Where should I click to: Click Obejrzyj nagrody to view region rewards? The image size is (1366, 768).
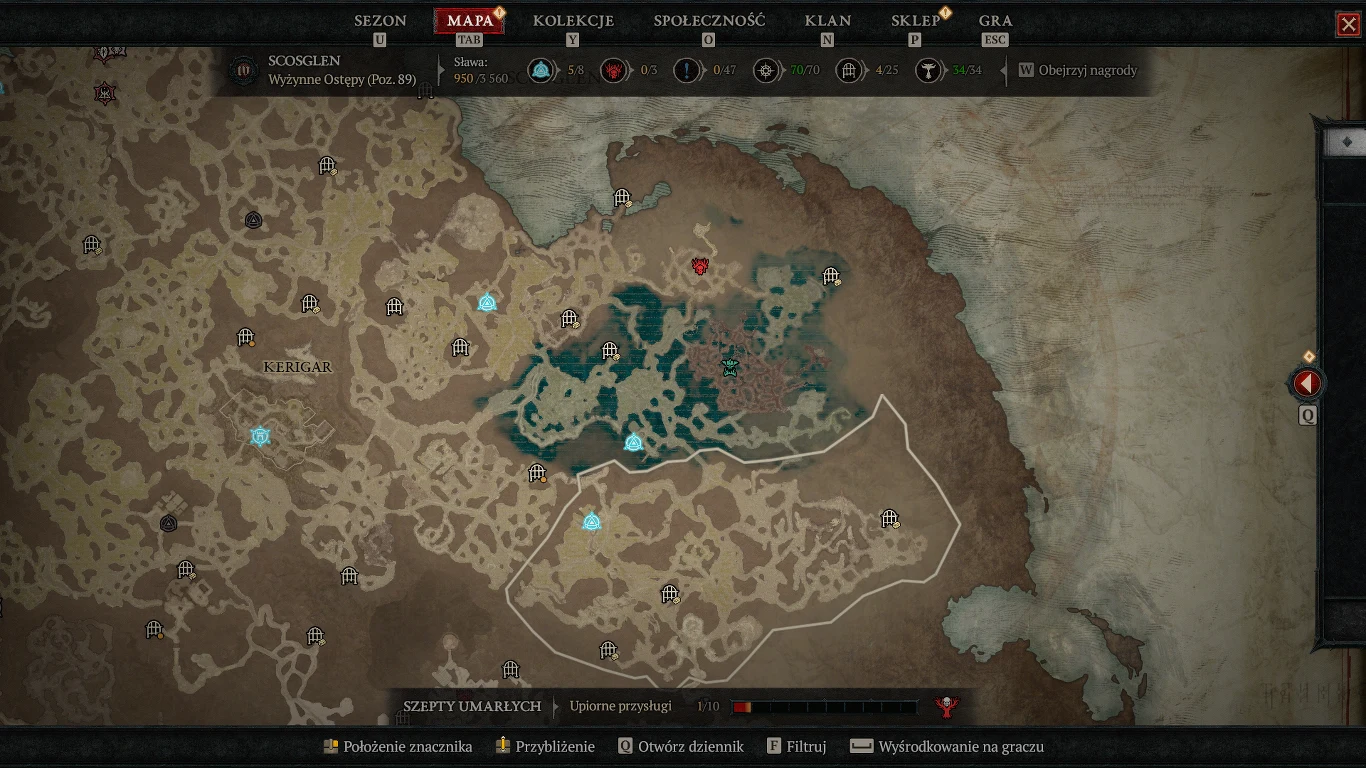1087,71
